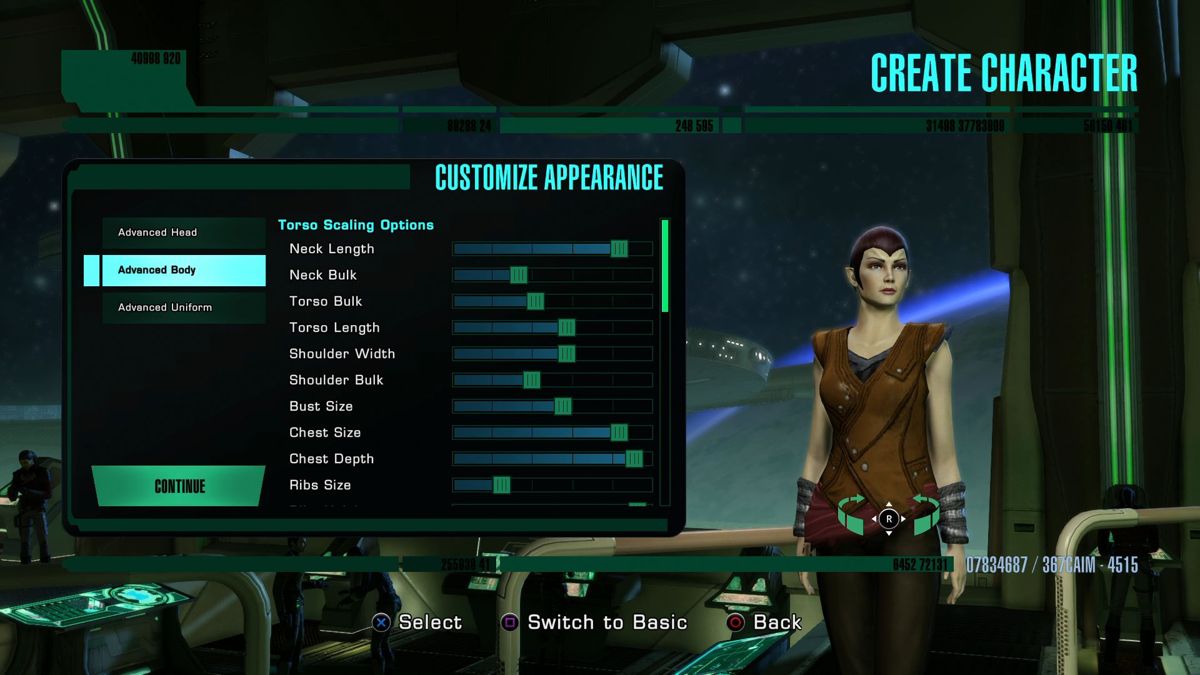
Task: Open the Advanced Uniform tab
Action: coord(184,307)
